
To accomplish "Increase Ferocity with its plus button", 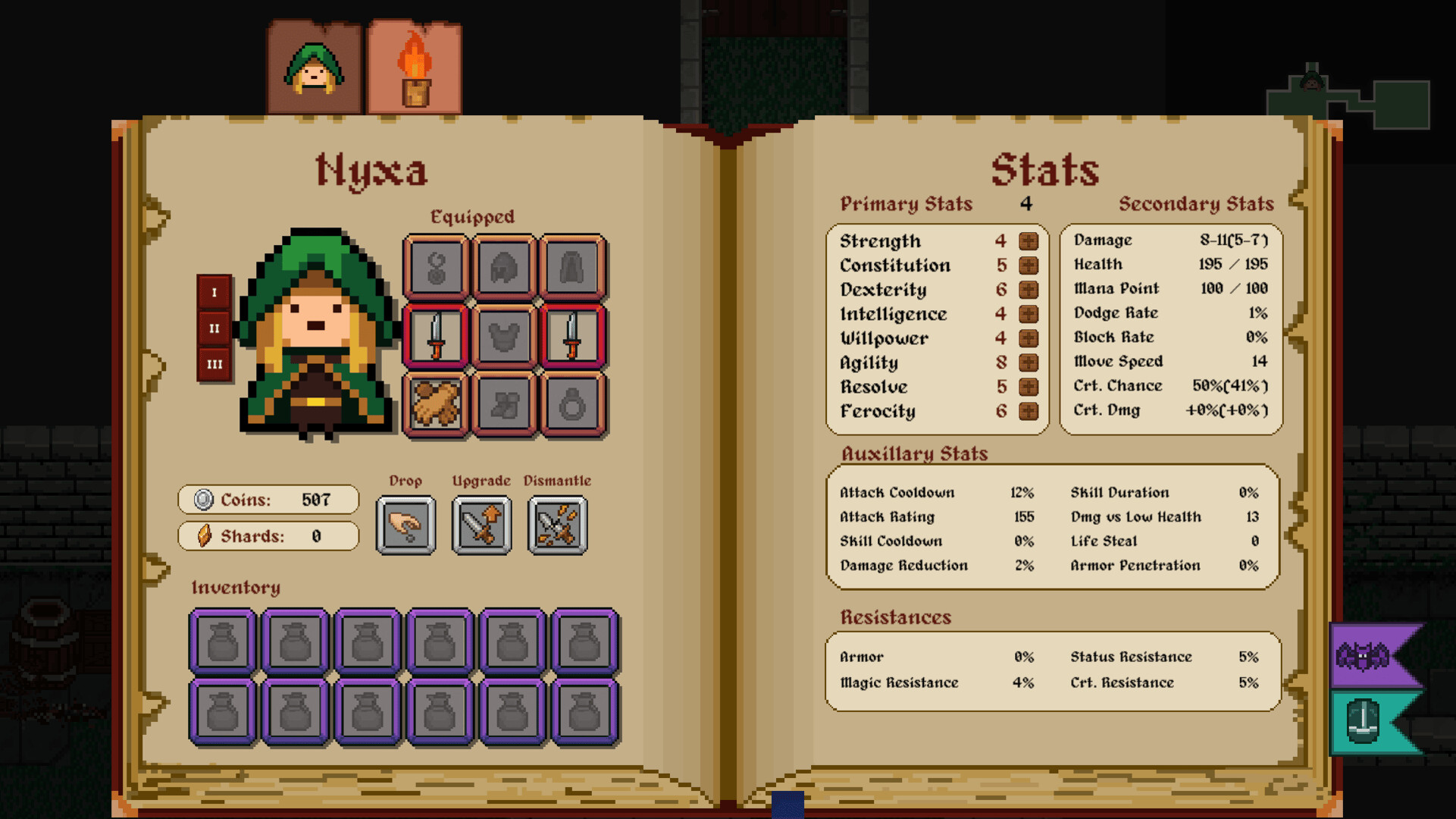I will (x=1029, y=412).
